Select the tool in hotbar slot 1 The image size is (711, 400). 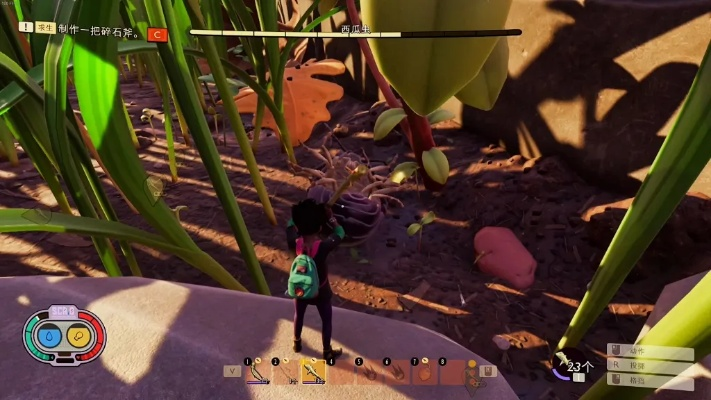tap(258, 372)
